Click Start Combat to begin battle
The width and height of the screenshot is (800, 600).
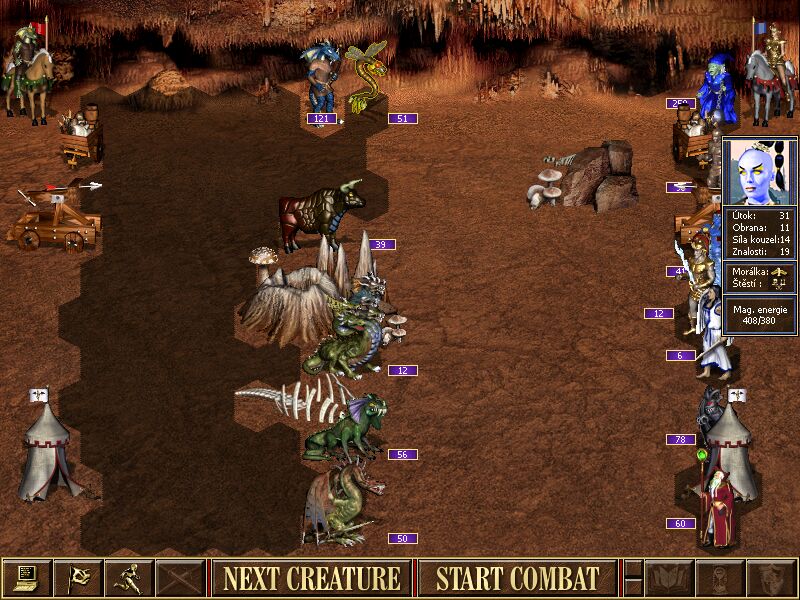point(517,578)
